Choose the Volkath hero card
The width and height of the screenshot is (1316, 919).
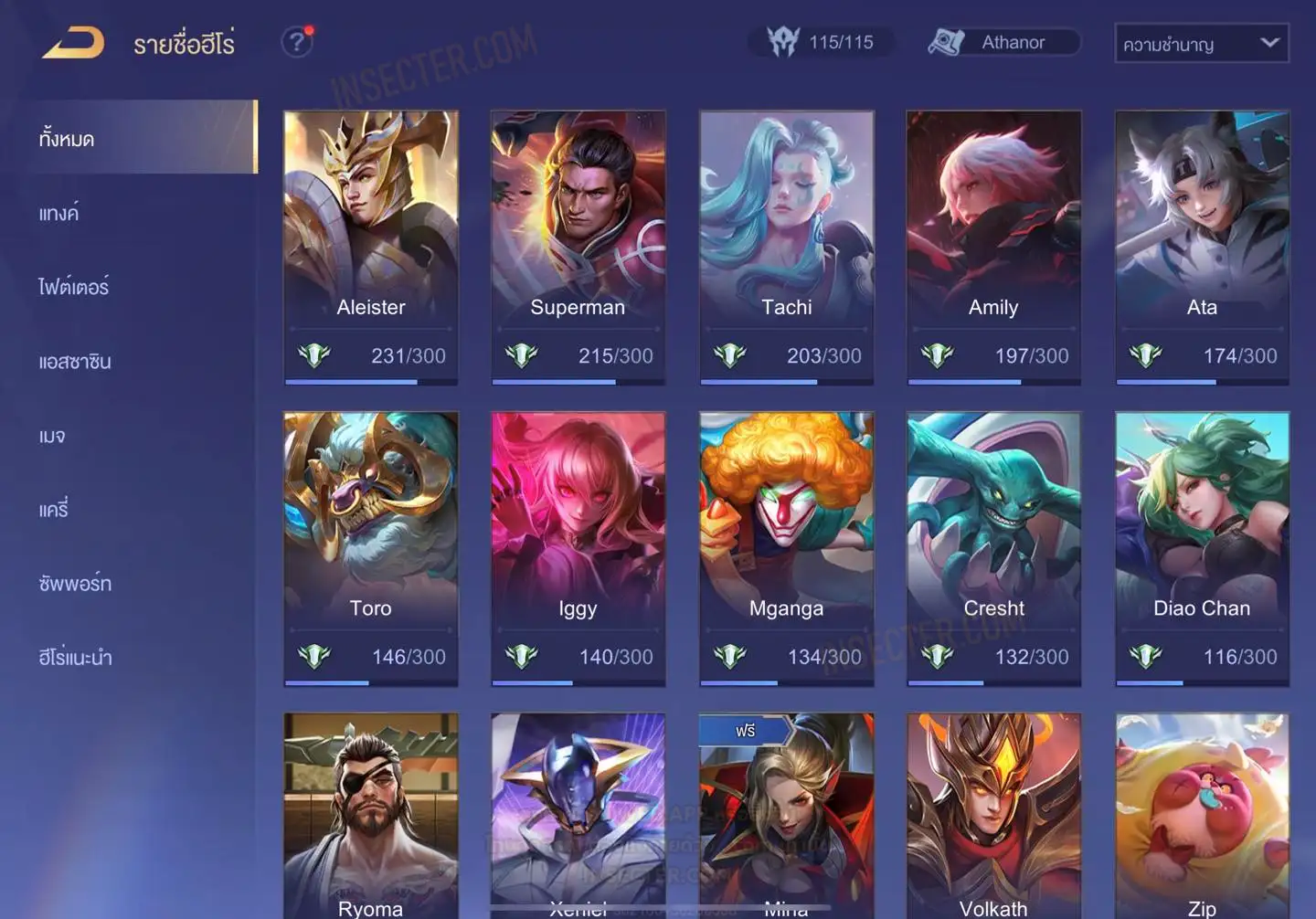(x=993, y=815)
